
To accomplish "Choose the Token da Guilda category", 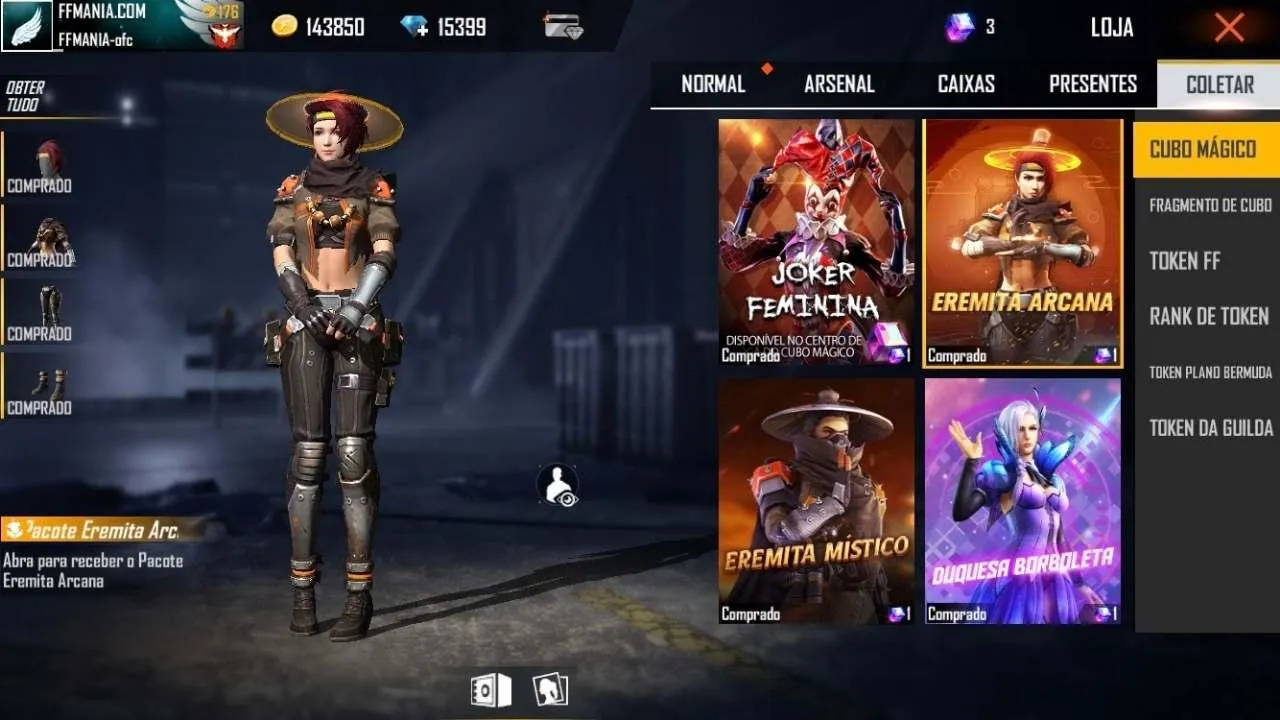I will pyautogui.click(x=1210, y=428).
